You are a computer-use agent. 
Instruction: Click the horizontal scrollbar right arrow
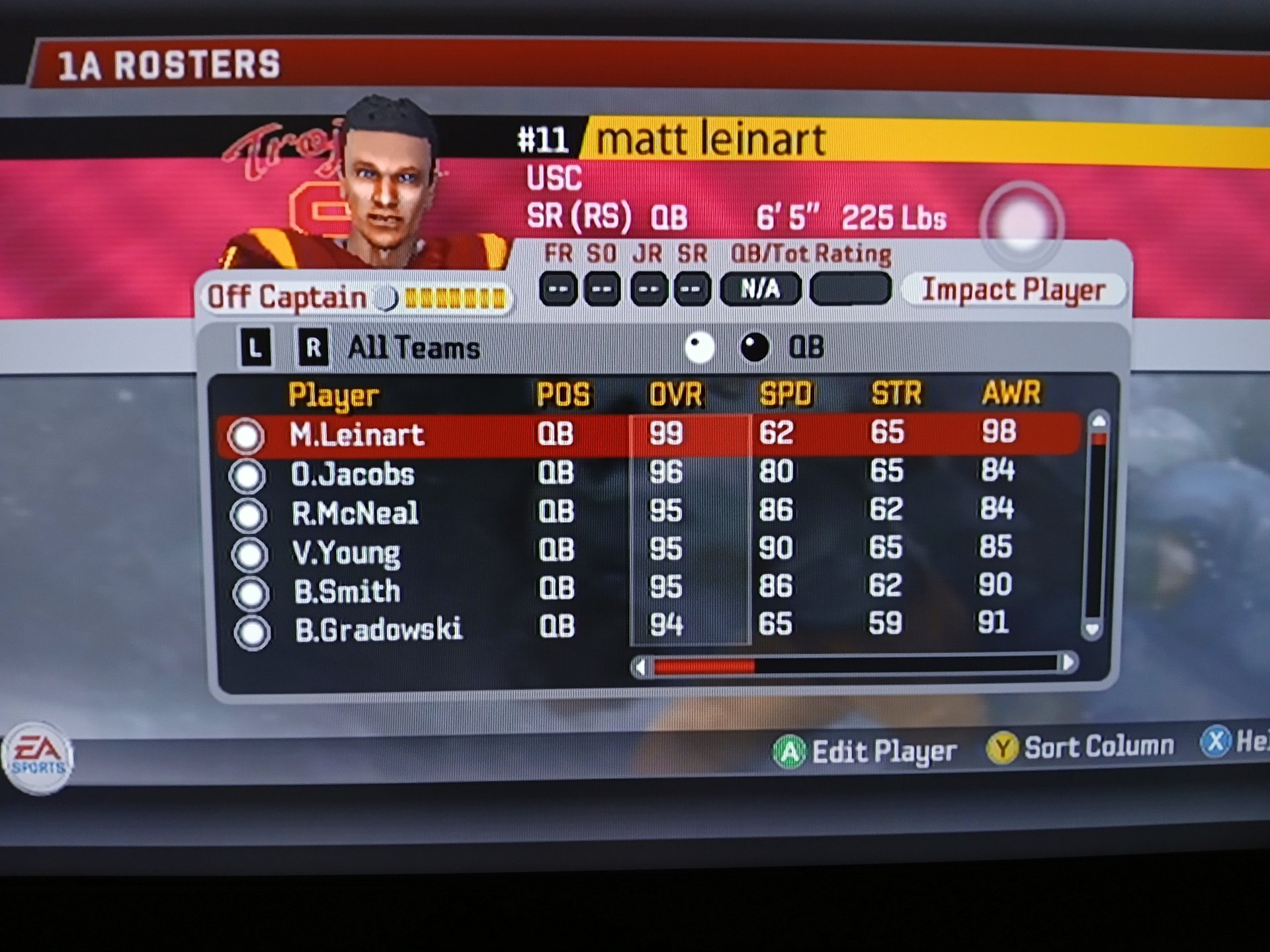coord(1068,662)
